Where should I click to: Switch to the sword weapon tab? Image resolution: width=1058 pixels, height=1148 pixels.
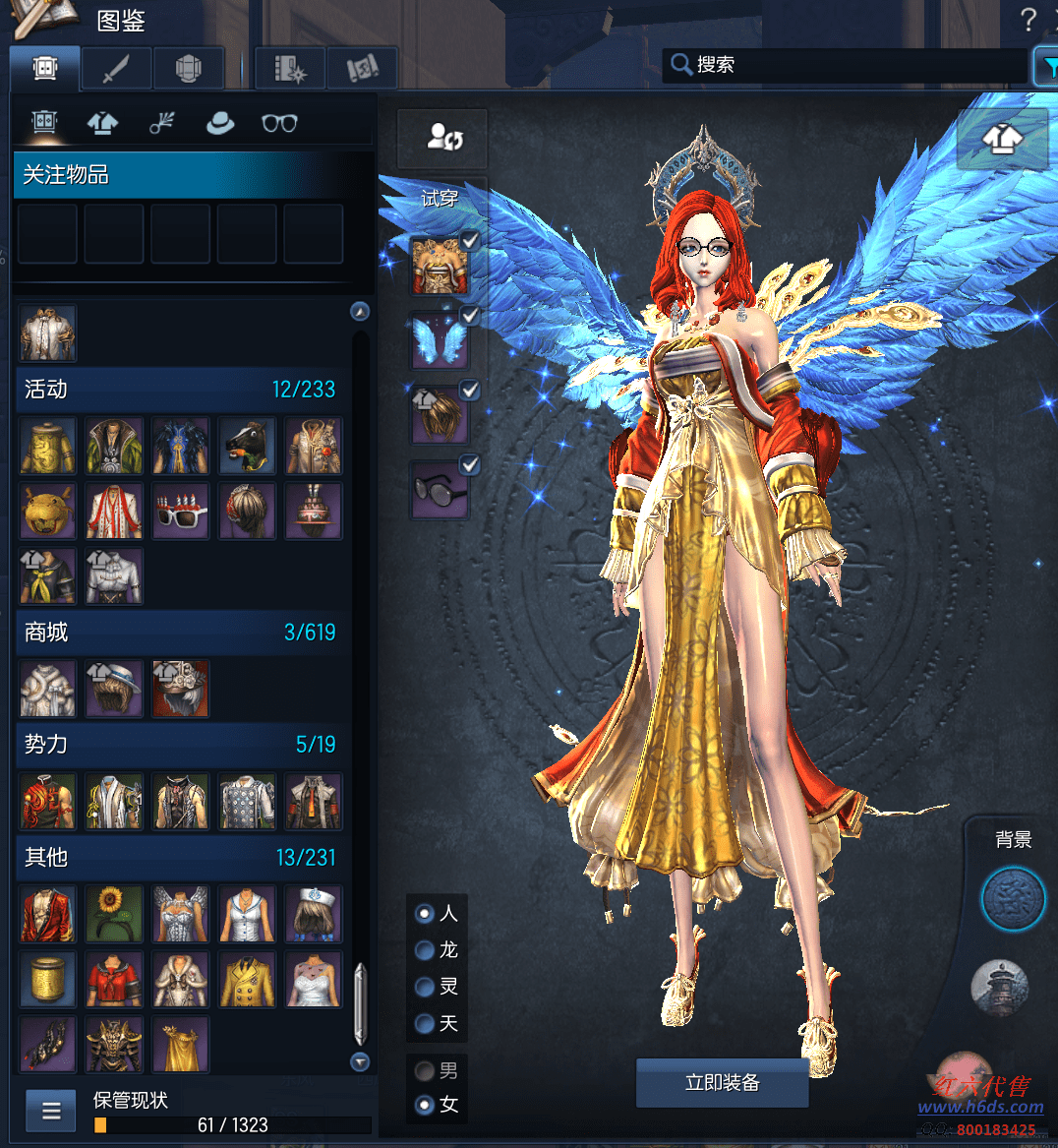point(117,69)
